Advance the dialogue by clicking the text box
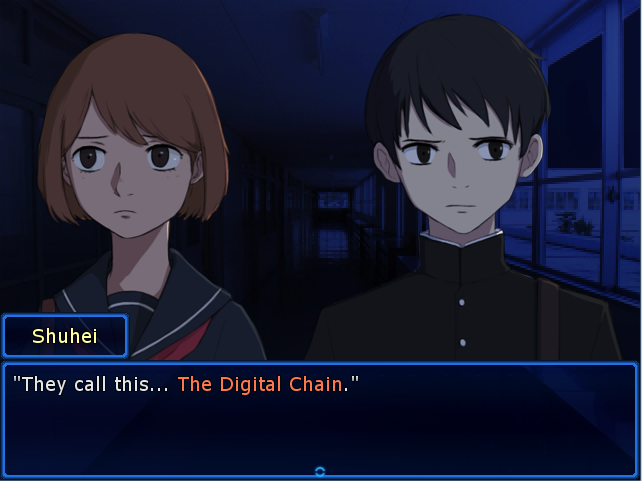The height and width of the screenshot is (481, 642). point(320,420)
